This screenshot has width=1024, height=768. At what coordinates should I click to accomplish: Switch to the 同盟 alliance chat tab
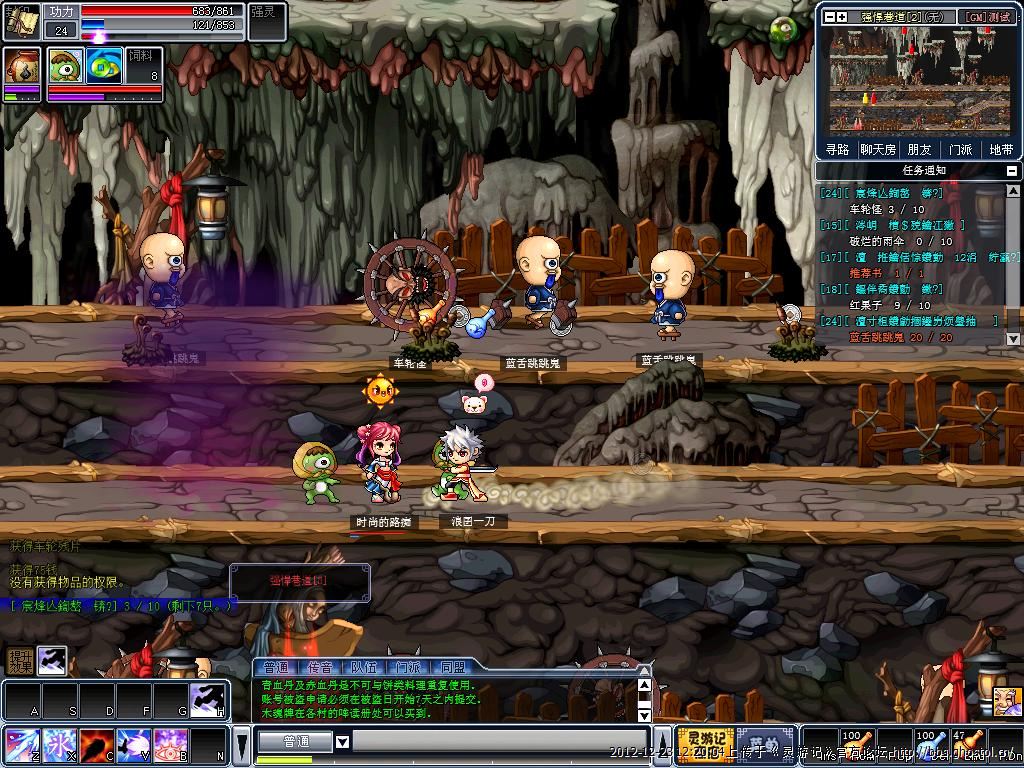coord(452,667)
